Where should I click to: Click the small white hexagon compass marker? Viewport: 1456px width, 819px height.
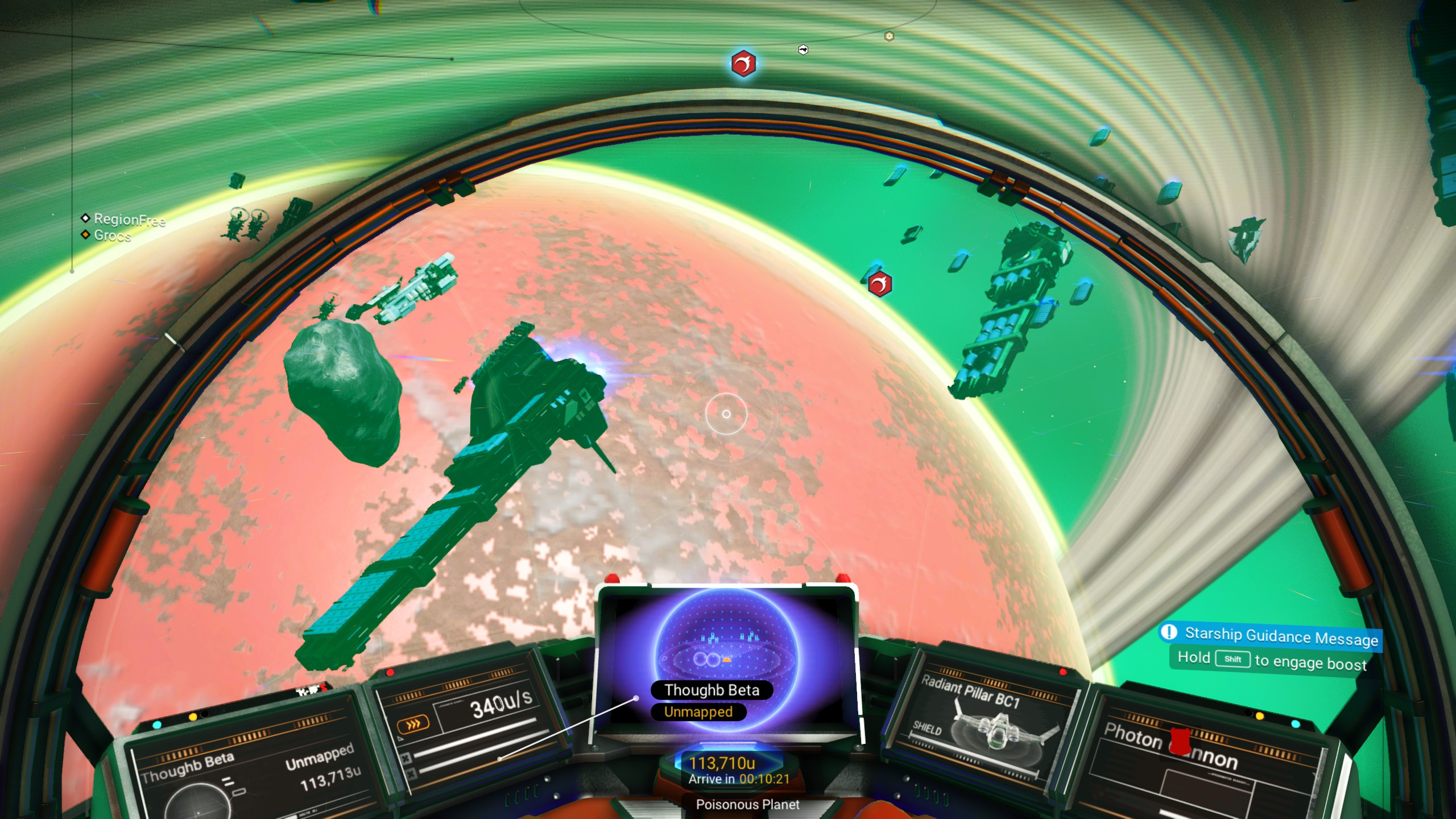tap(803, 50)
